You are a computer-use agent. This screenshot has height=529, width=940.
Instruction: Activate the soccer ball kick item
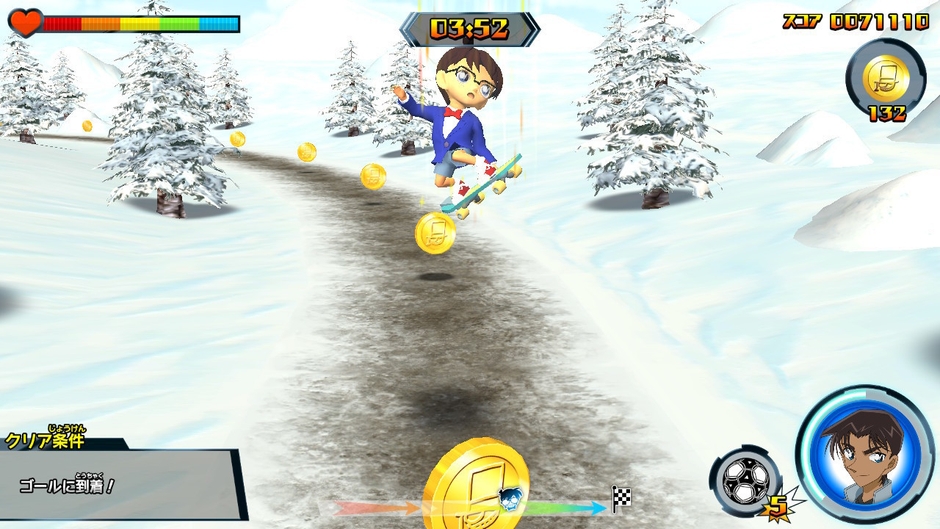(745, 480)
